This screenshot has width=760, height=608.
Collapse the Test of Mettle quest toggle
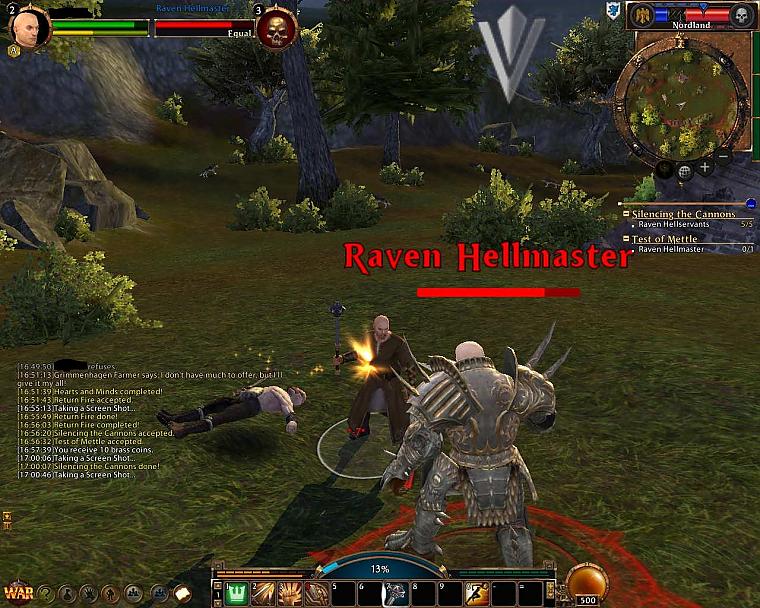(x=626, y=239)
